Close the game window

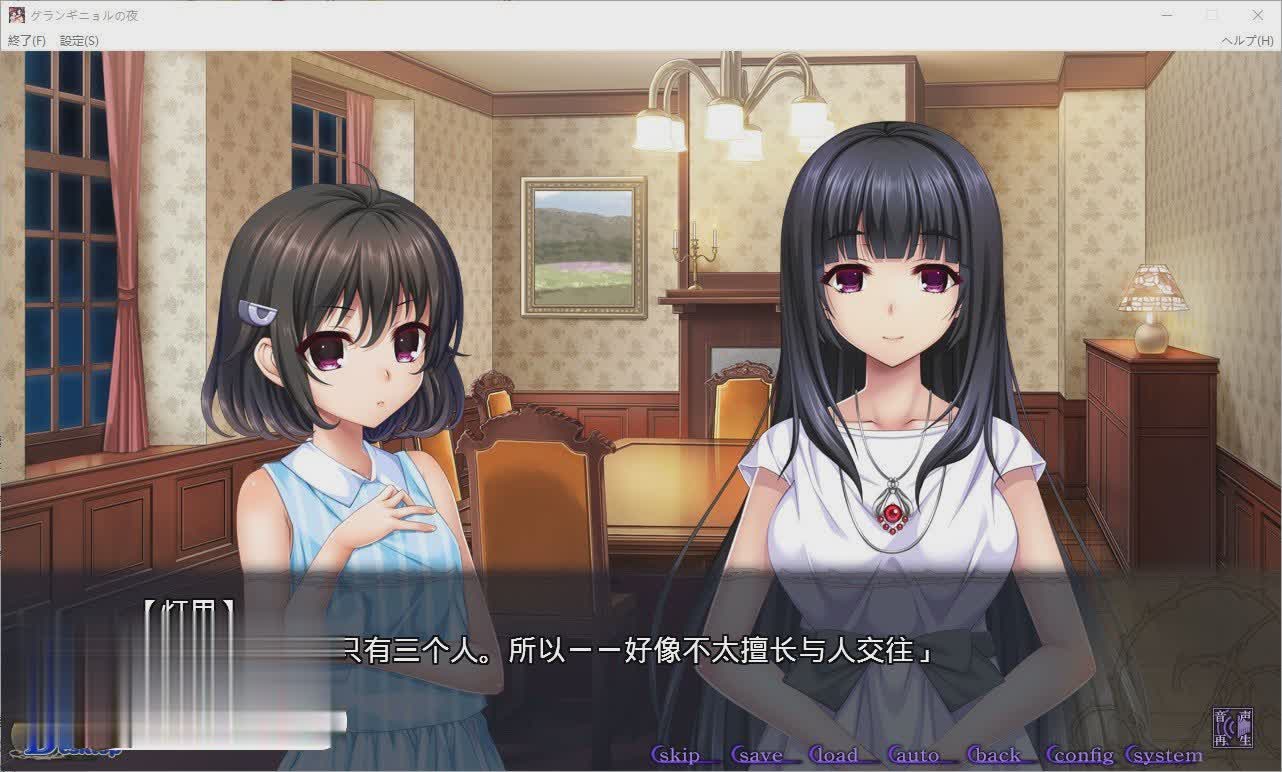(x=1257, y=15)
